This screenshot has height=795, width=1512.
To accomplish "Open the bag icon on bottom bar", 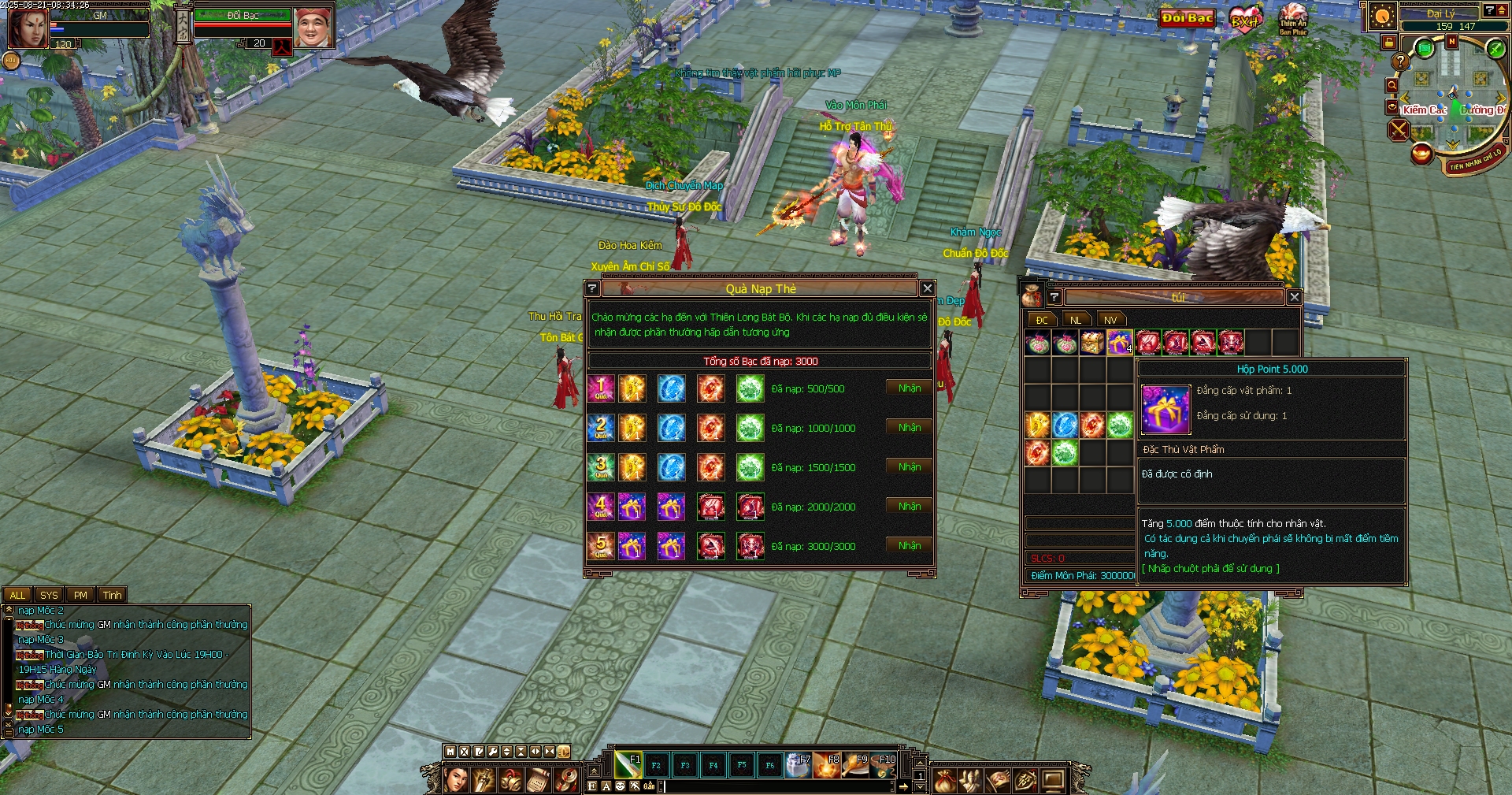I will 945,781.
